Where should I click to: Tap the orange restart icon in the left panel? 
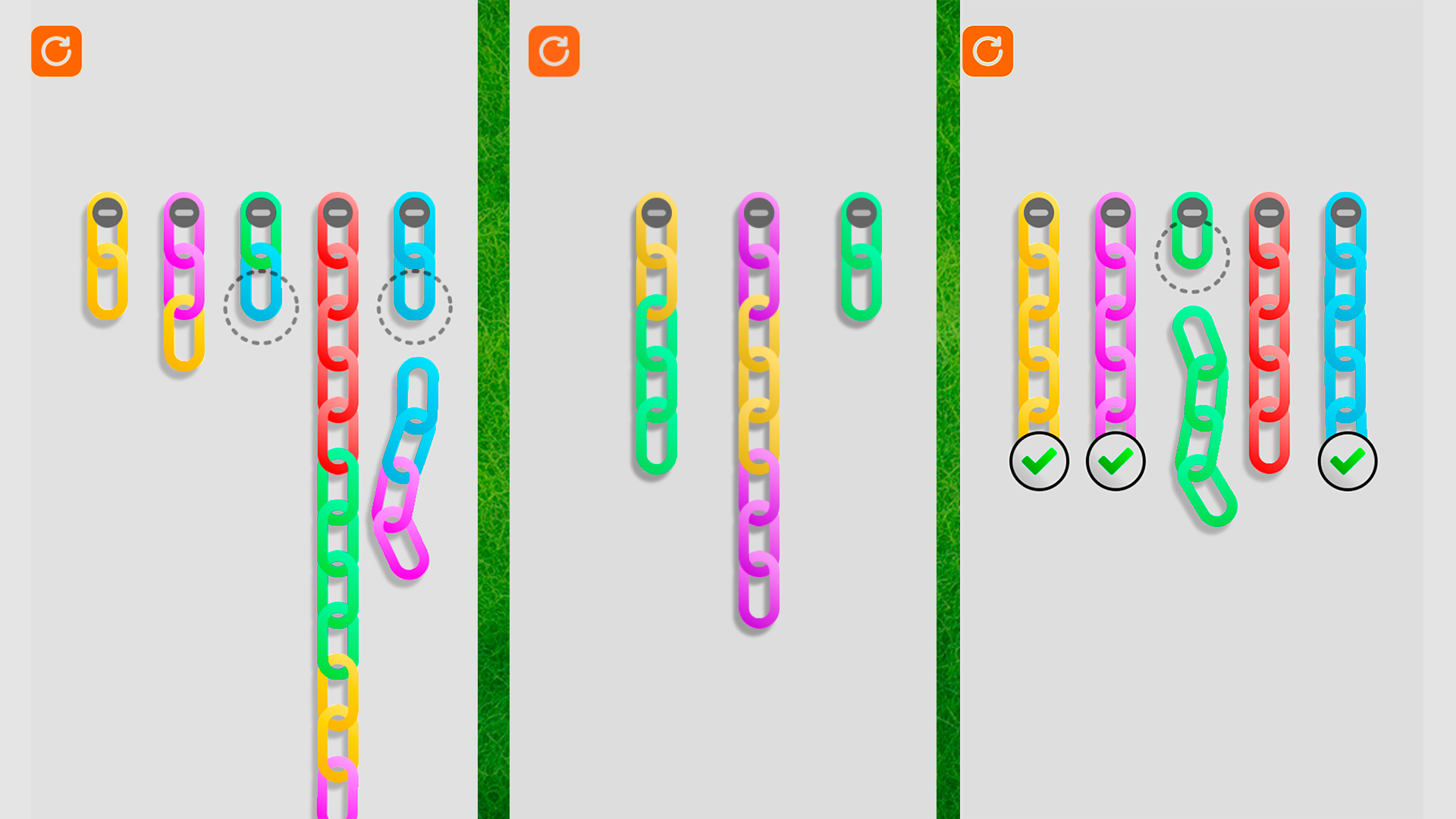coord(56,52)
